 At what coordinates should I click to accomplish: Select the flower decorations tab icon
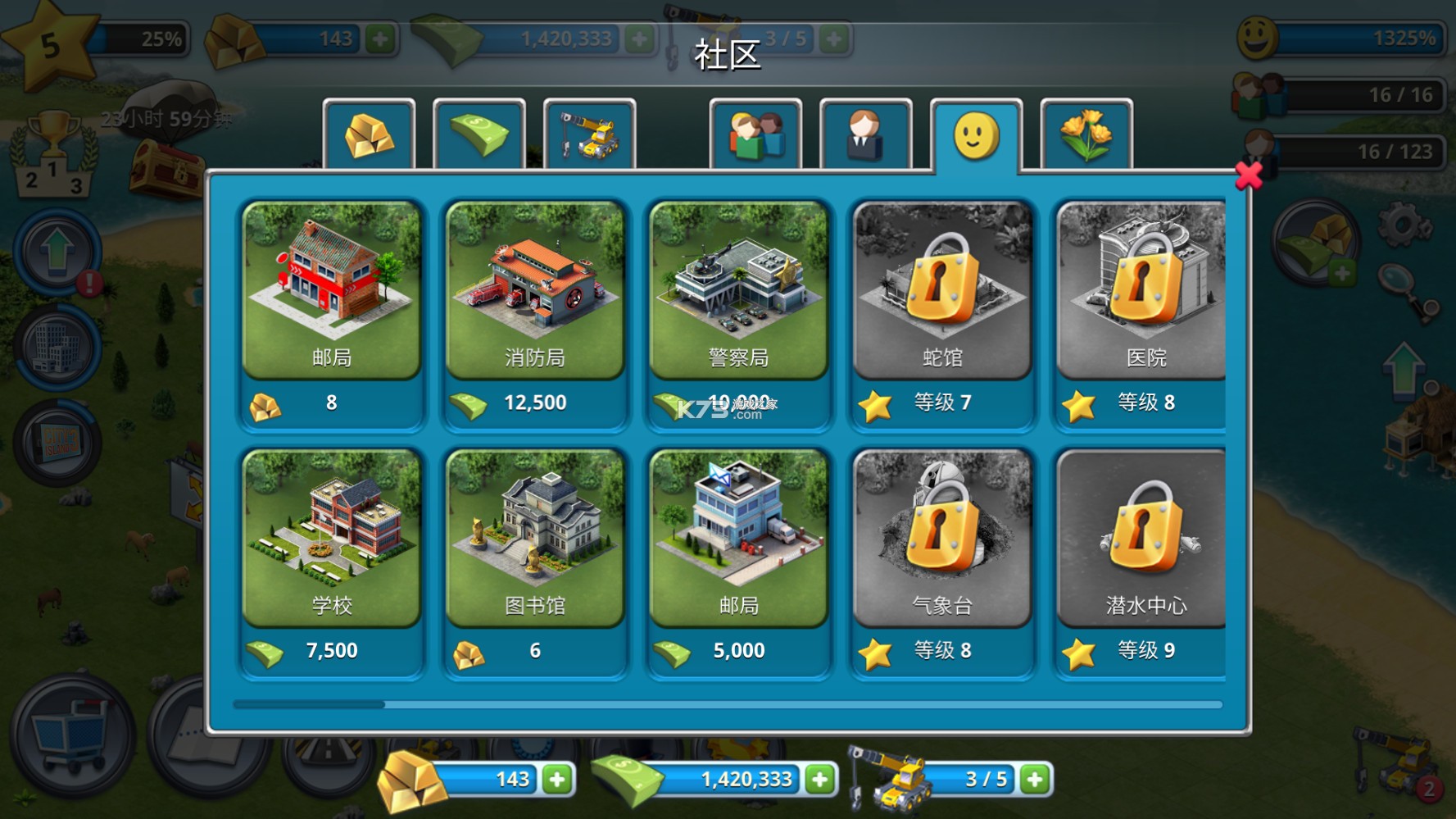1087,135
